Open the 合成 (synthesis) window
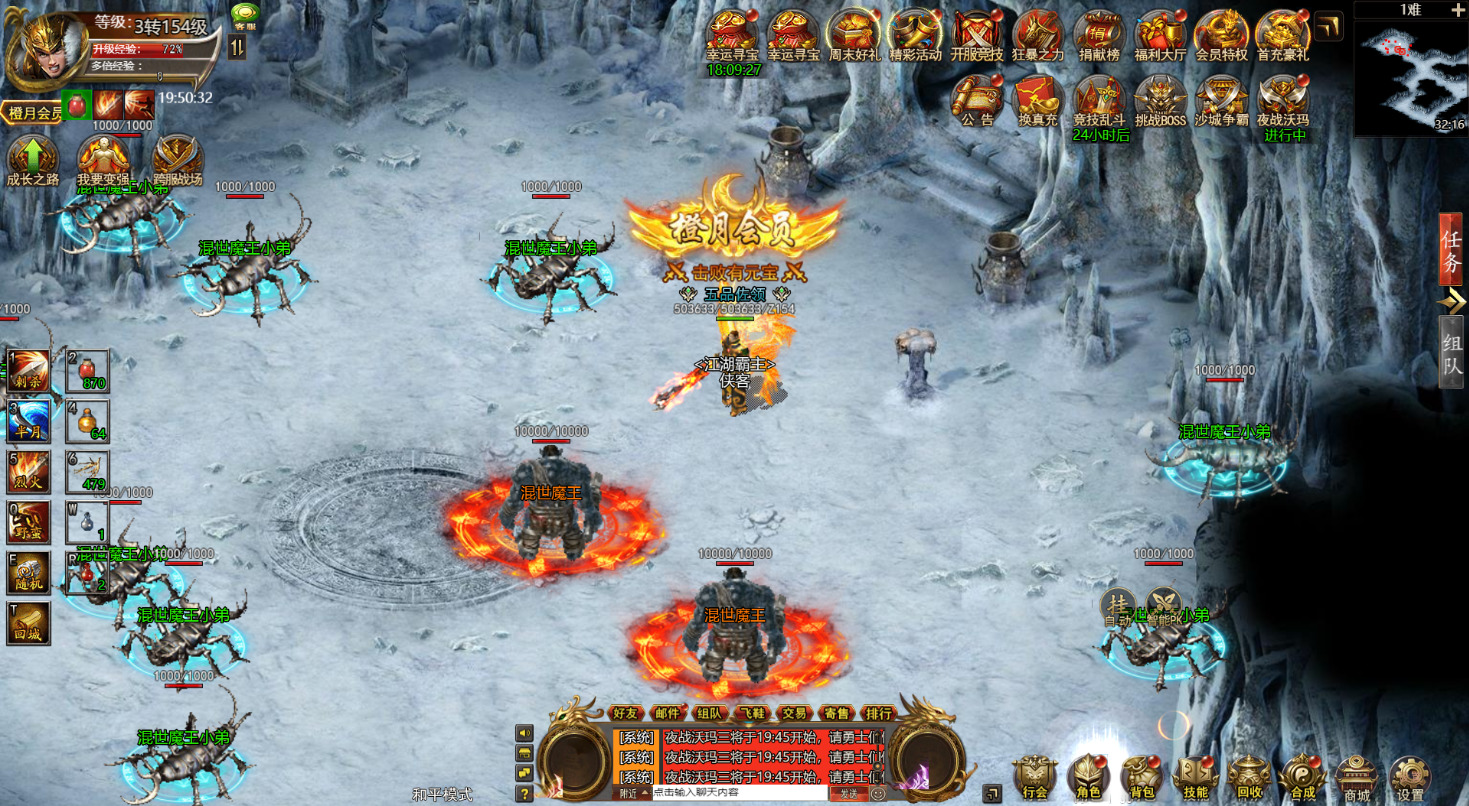This screenshot has width=1469, height=806. click(x=1302, y=774)
